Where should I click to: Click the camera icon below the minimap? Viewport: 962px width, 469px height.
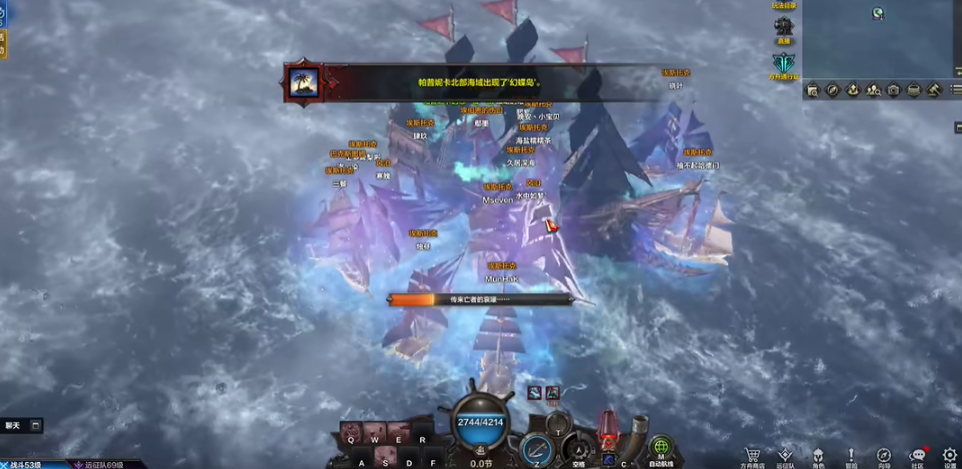[x=892, y=90]
